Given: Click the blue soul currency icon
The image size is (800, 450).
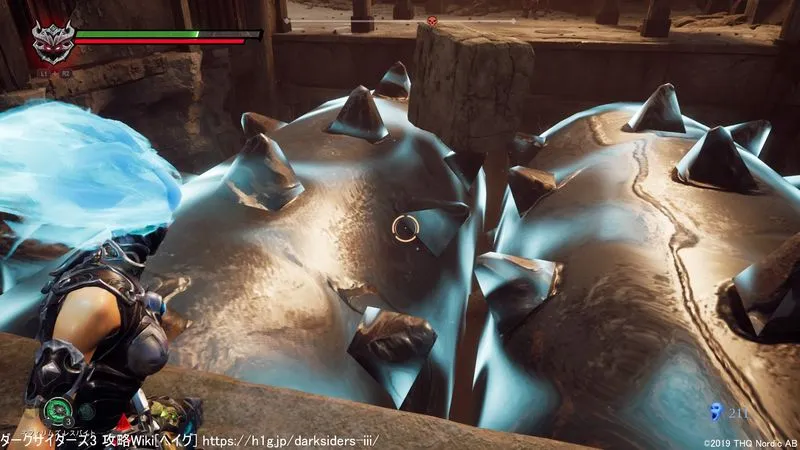Looking at the screenshot, I should pos(714,410).
